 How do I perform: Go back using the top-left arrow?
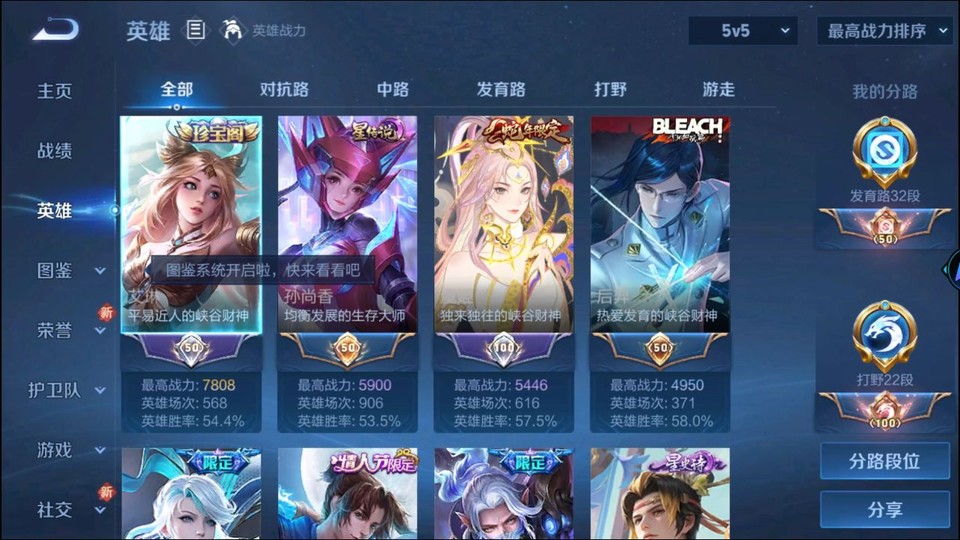[54, 30]
